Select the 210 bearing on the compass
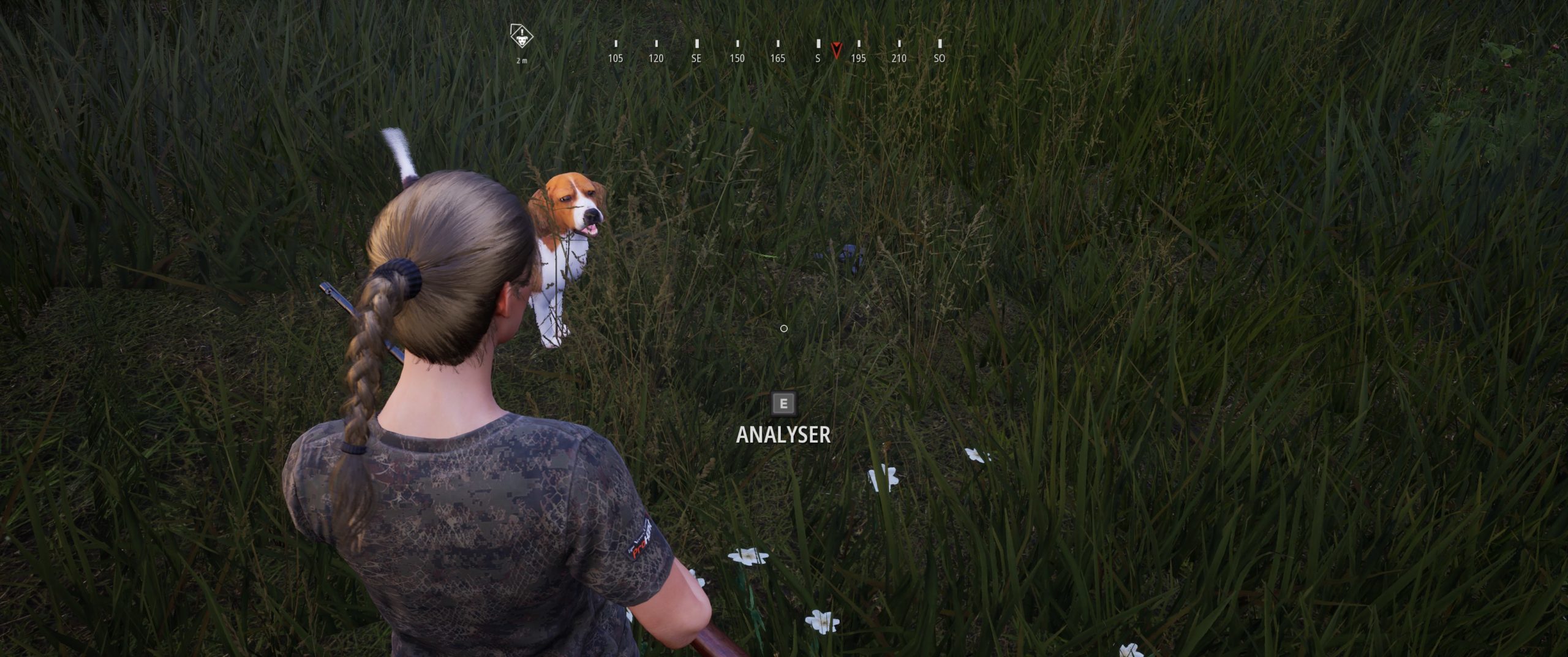 [x=899, y=59]
